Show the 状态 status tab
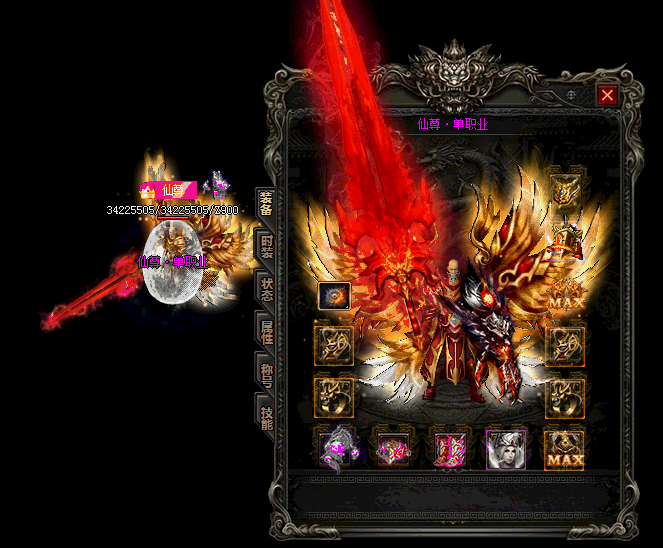The width and height of the screenshot is (663, 548). pyautogui.click(x=266, y=290)
